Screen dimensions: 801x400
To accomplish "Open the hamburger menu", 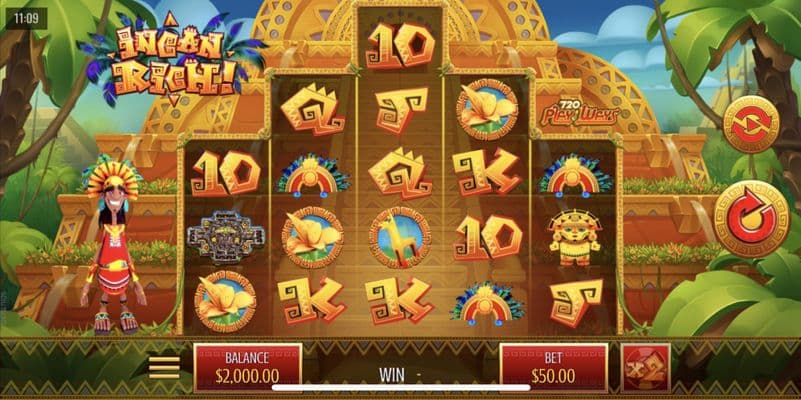I will [165, 367].
